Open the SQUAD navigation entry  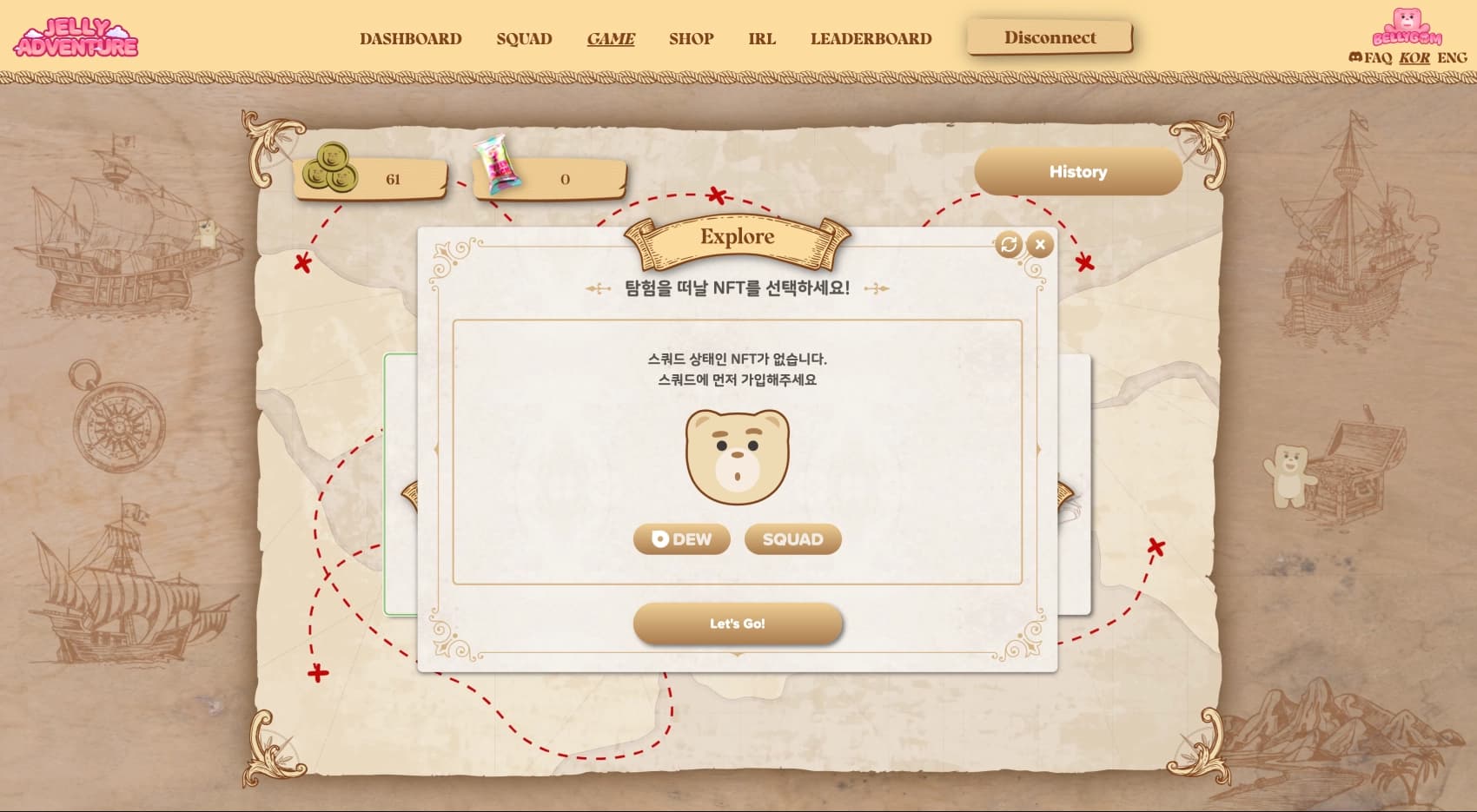tap(524, 38)
